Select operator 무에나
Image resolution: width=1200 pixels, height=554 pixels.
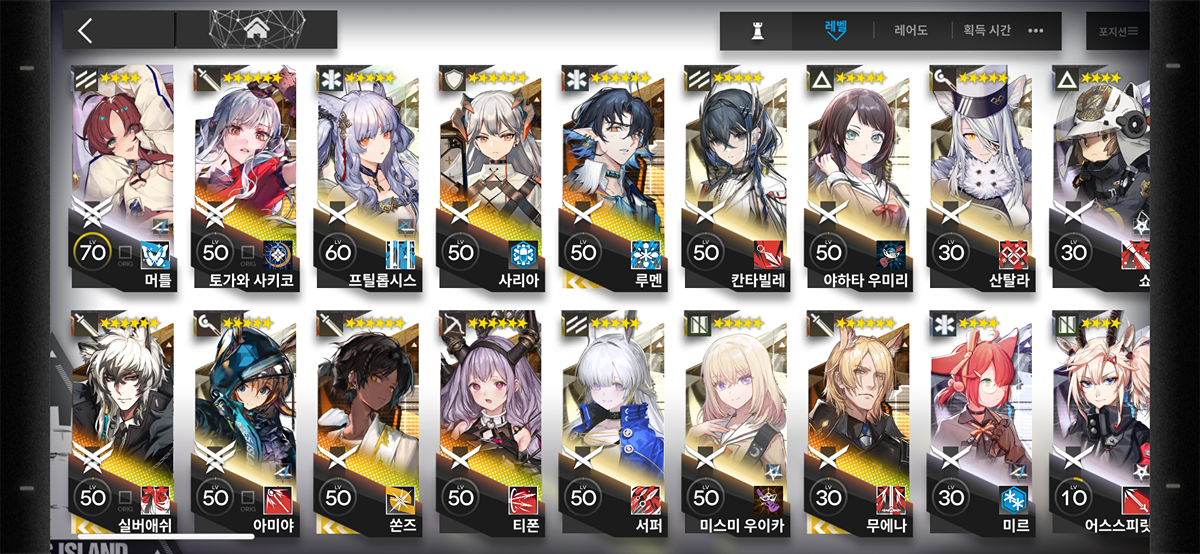click(857, 420)
